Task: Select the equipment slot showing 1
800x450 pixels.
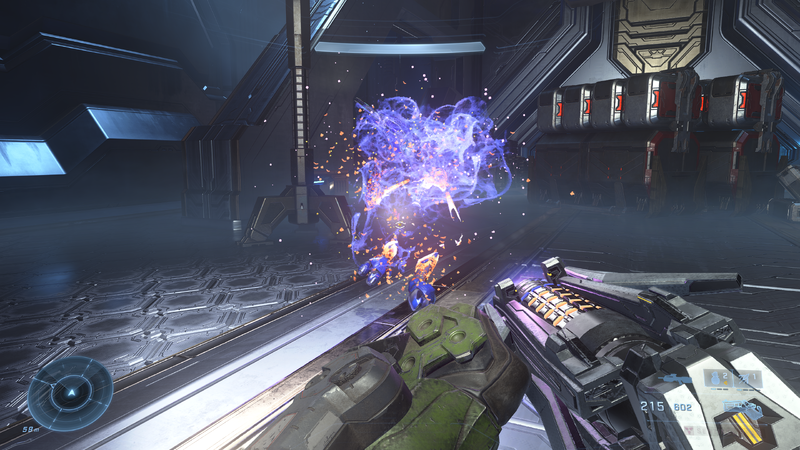Action: pyautogui.click(x=747, y=378)
